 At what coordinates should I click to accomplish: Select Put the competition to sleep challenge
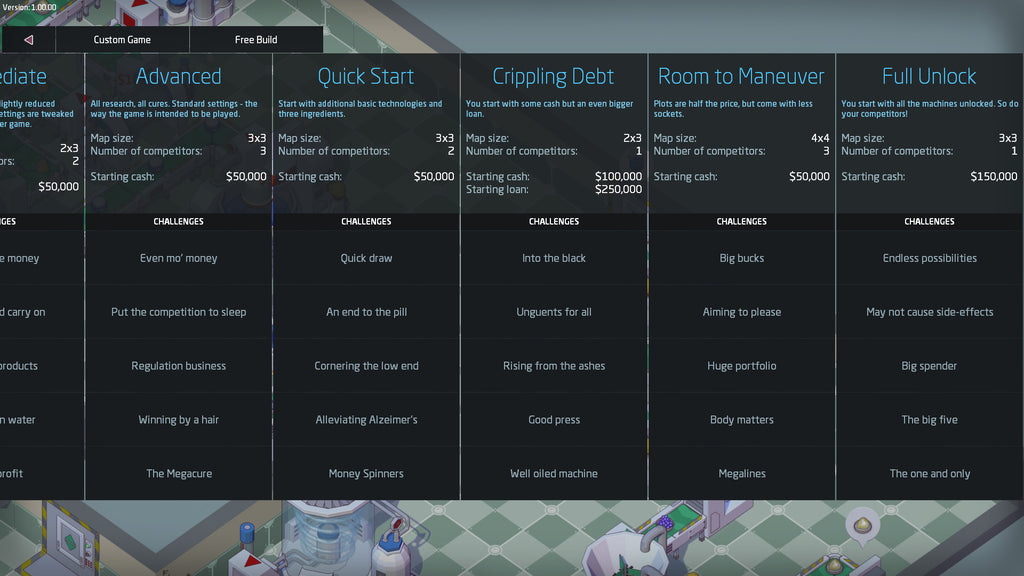(x=178, y=312)
